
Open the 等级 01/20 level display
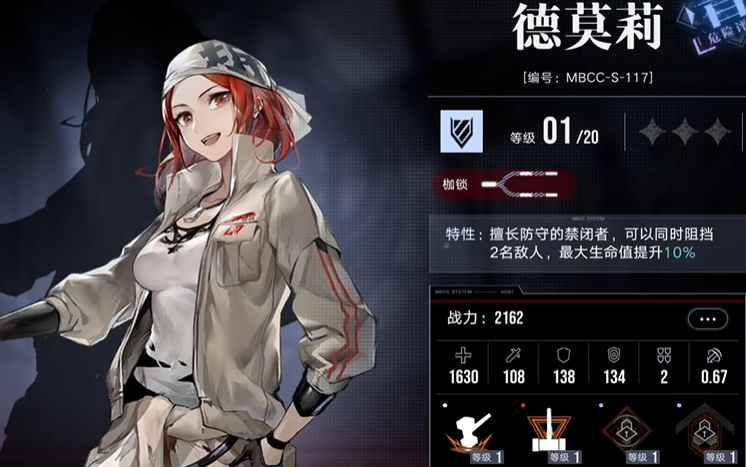click(553, 133)
